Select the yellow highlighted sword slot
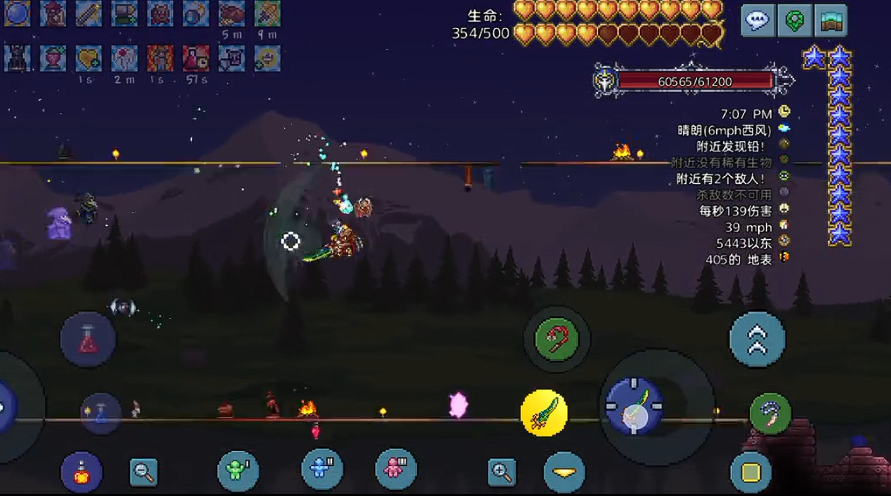 pos(544,412)
